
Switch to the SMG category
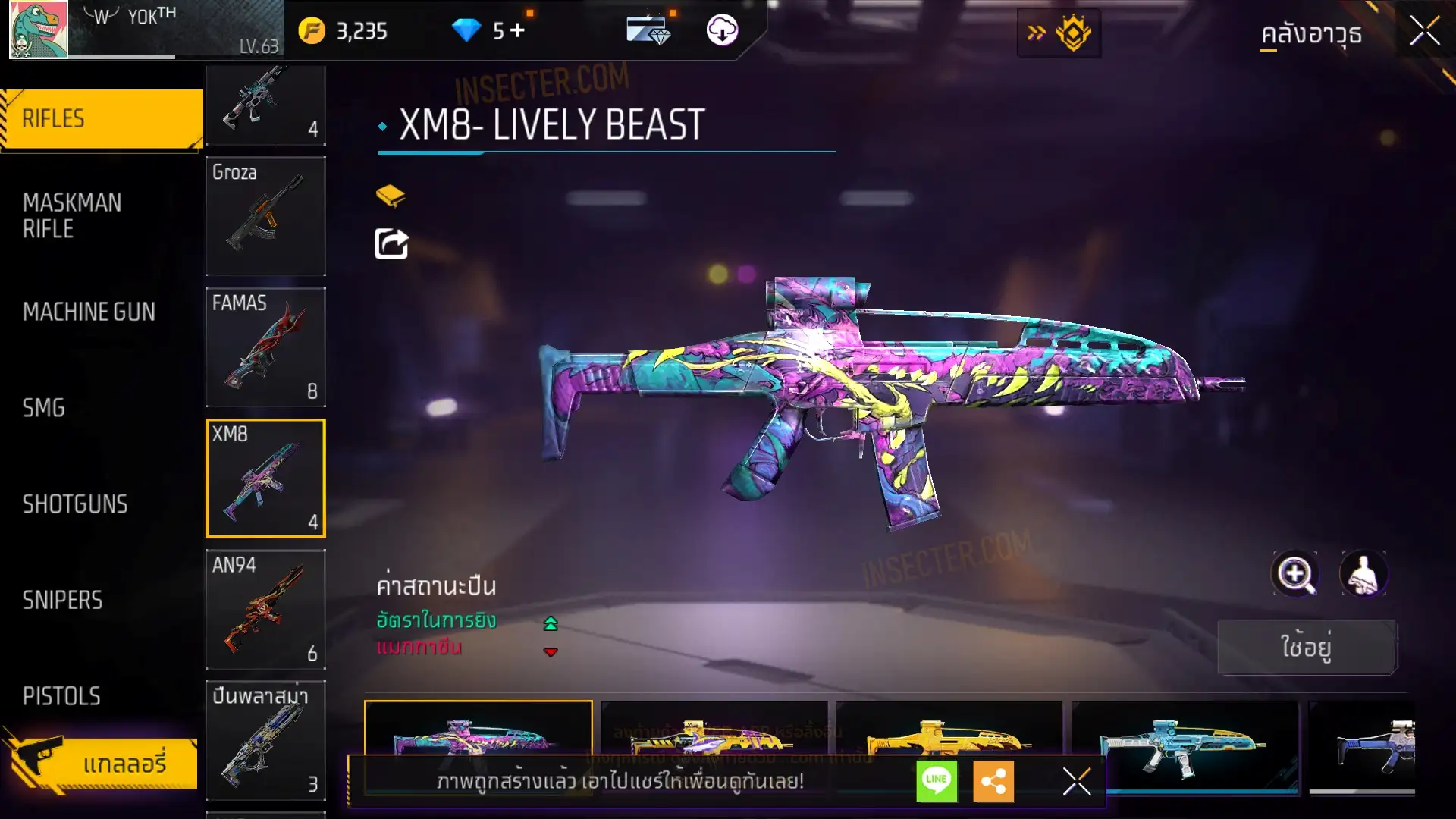coord(44,408)
